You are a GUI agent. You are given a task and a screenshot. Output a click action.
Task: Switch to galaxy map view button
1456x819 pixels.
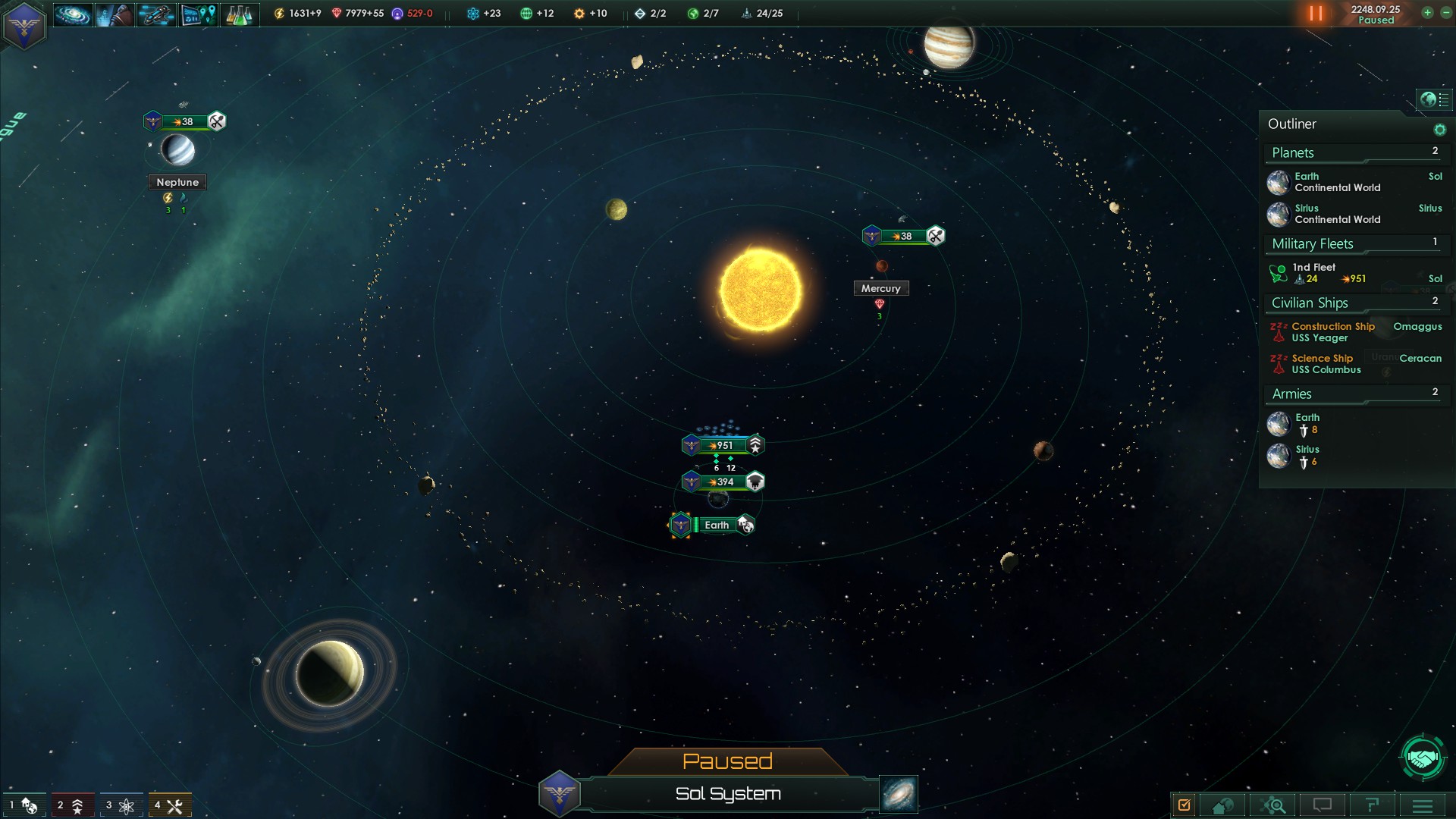899,794
